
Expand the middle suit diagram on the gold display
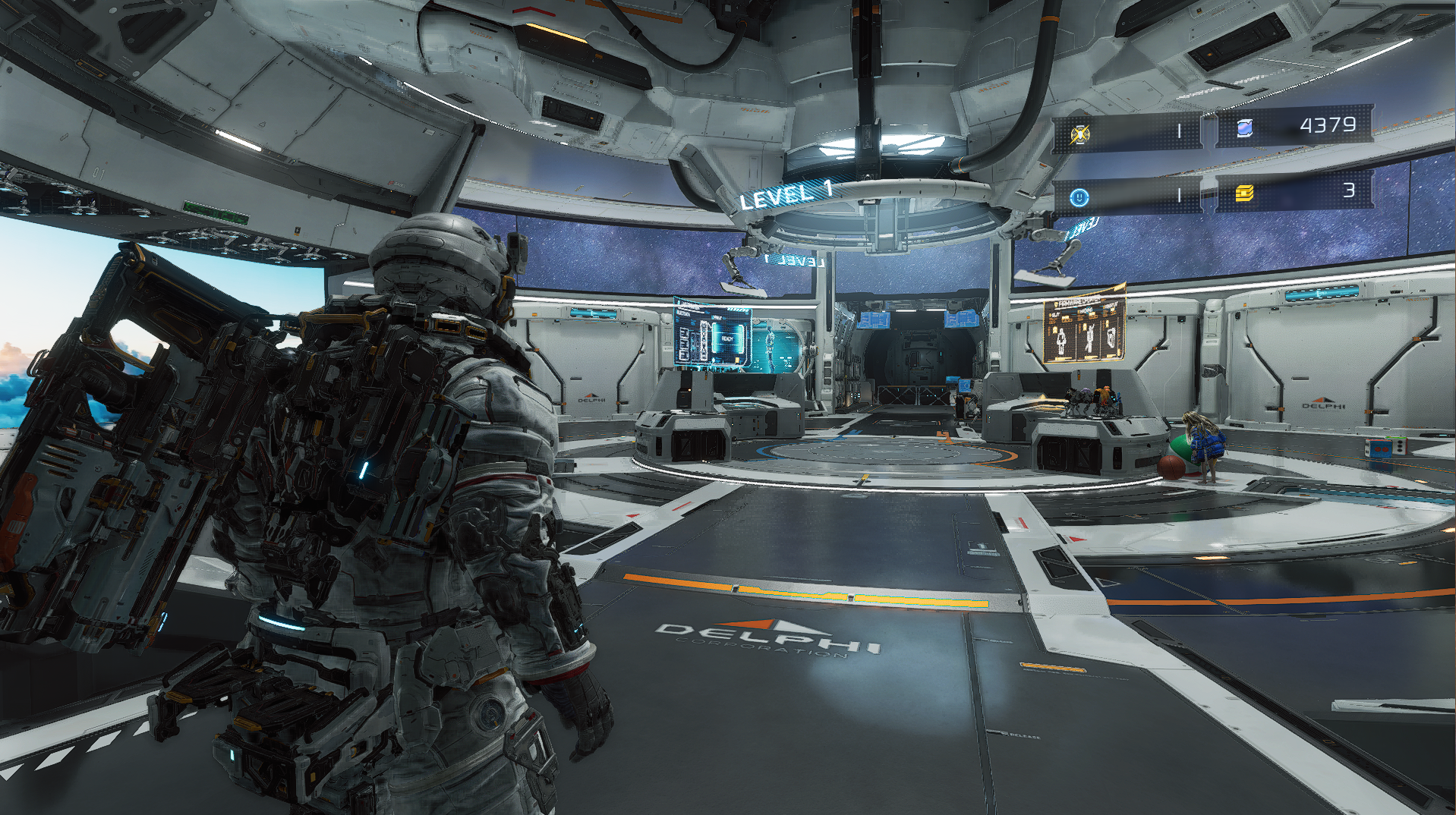coord(1089,338)
